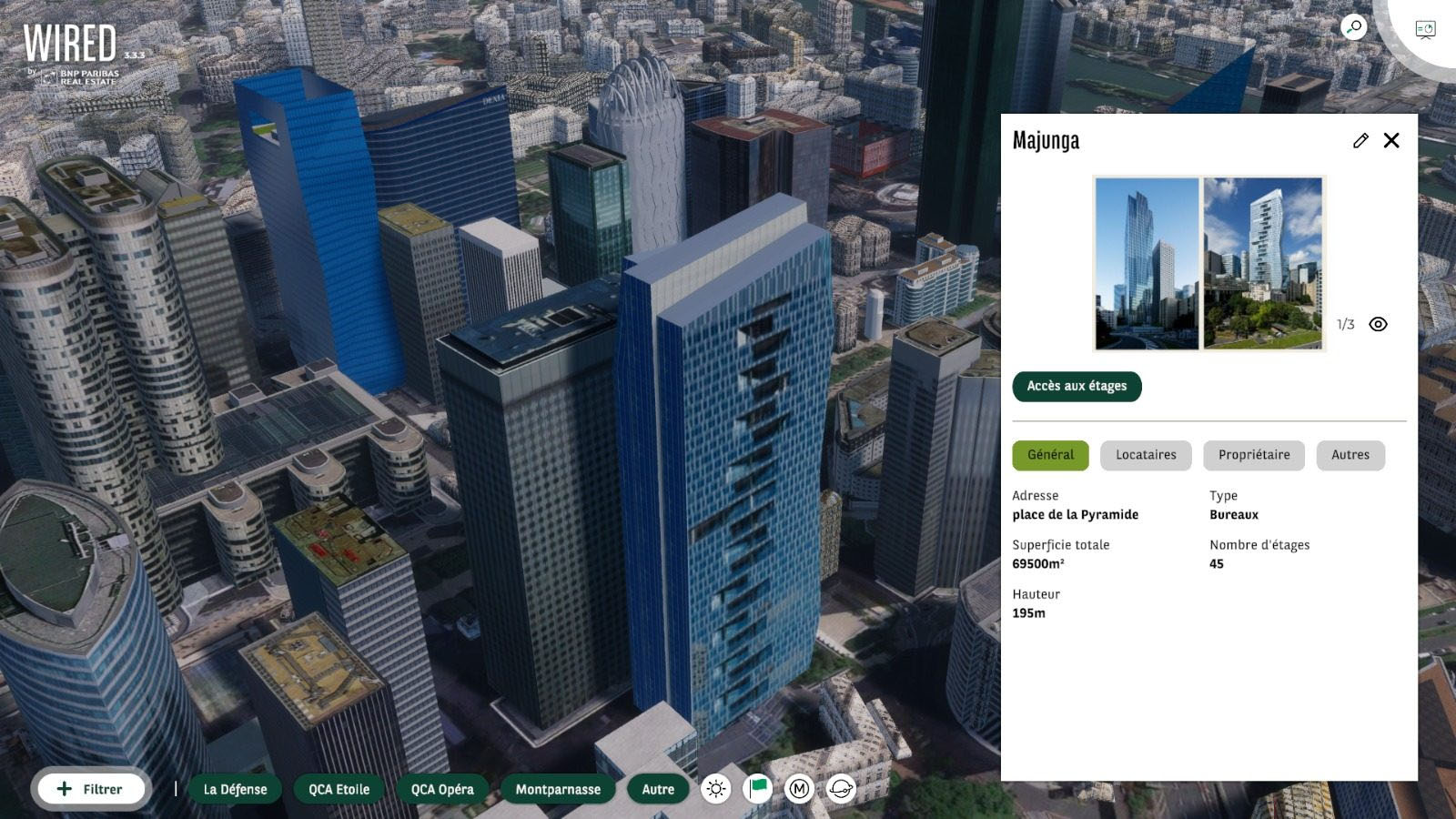The height and width of the screenshot is (819, 1456).
Task: Jump to La Défense district
Action: coord(235,789)
